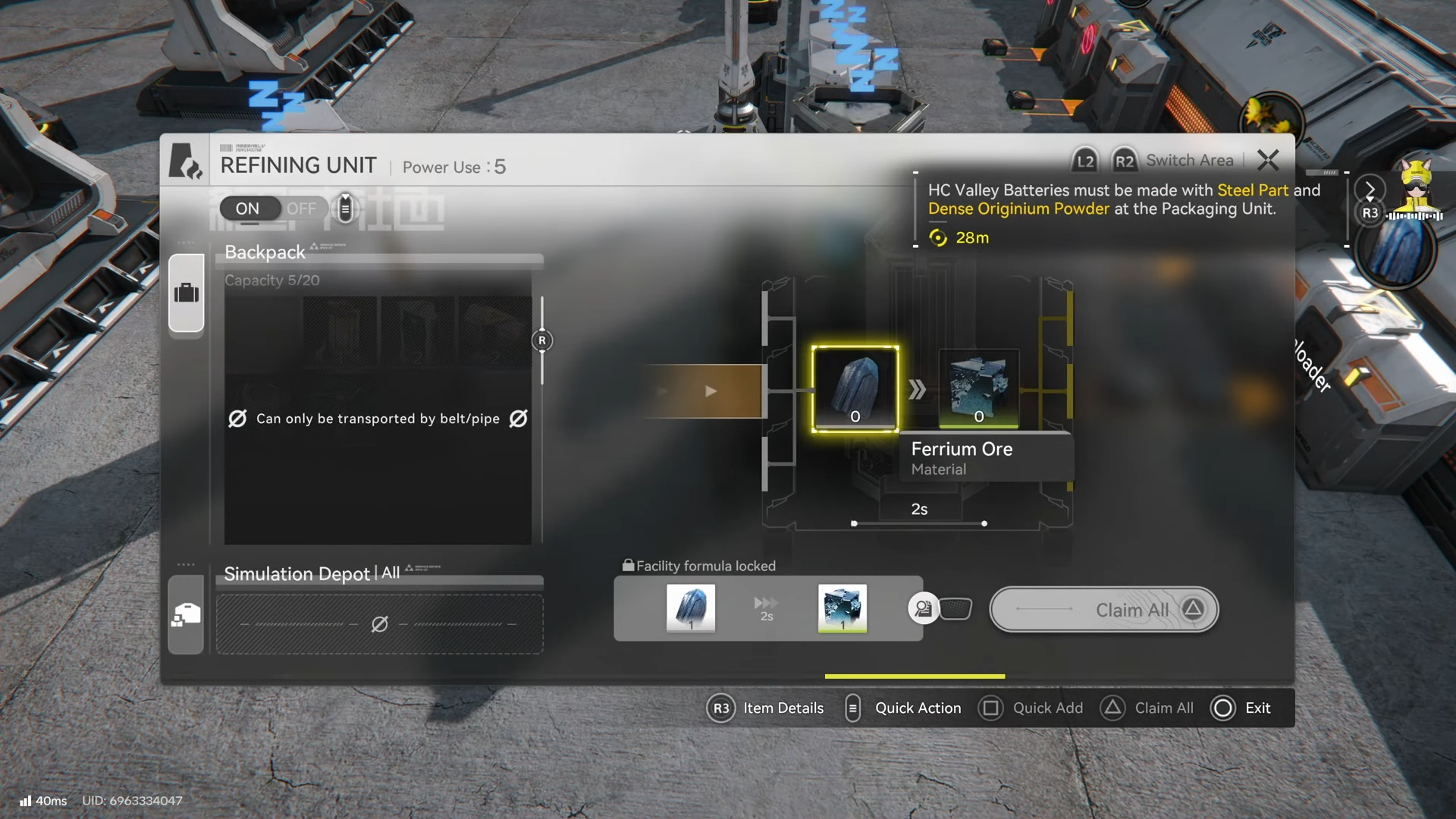Choose Item Details in the bottom bar
The height and width of the screenshot is (819, 1456).
pos(783,708)
